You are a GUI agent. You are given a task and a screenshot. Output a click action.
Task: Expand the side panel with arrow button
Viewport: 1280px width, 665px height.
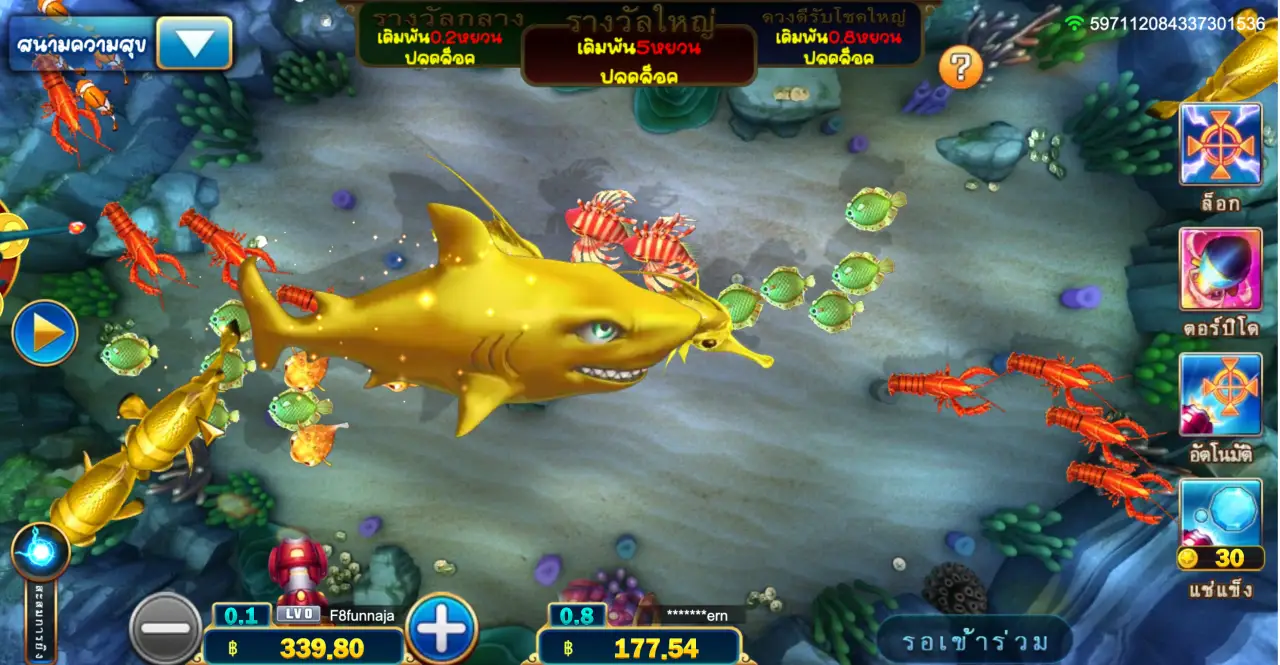45,333
